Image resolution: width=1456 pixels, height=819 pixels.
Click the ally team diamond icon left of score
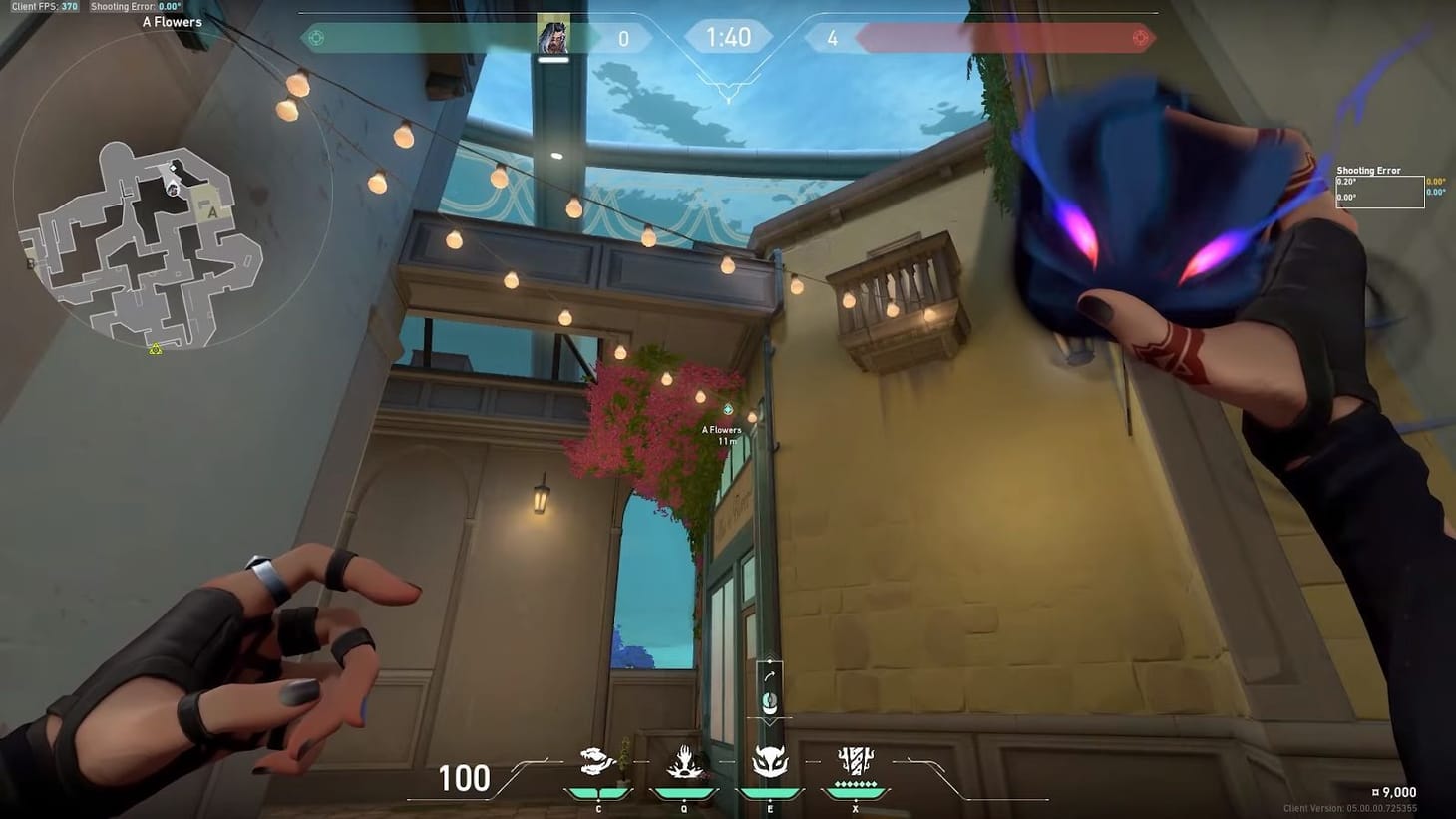[x=315, y=38]
